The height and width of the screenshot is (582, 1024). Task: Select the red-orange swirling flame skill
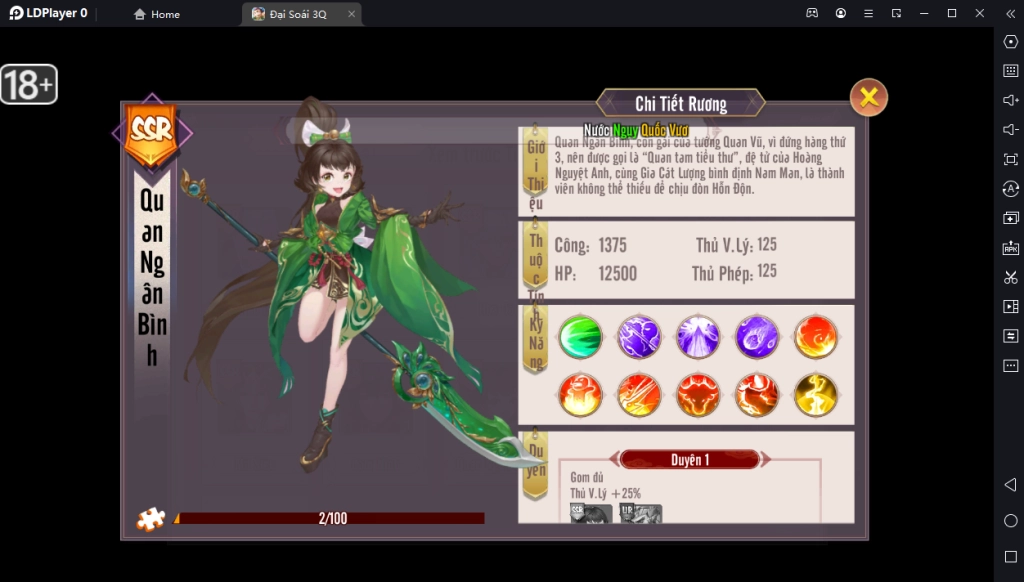pyautogui.click(x=816, y=337)
